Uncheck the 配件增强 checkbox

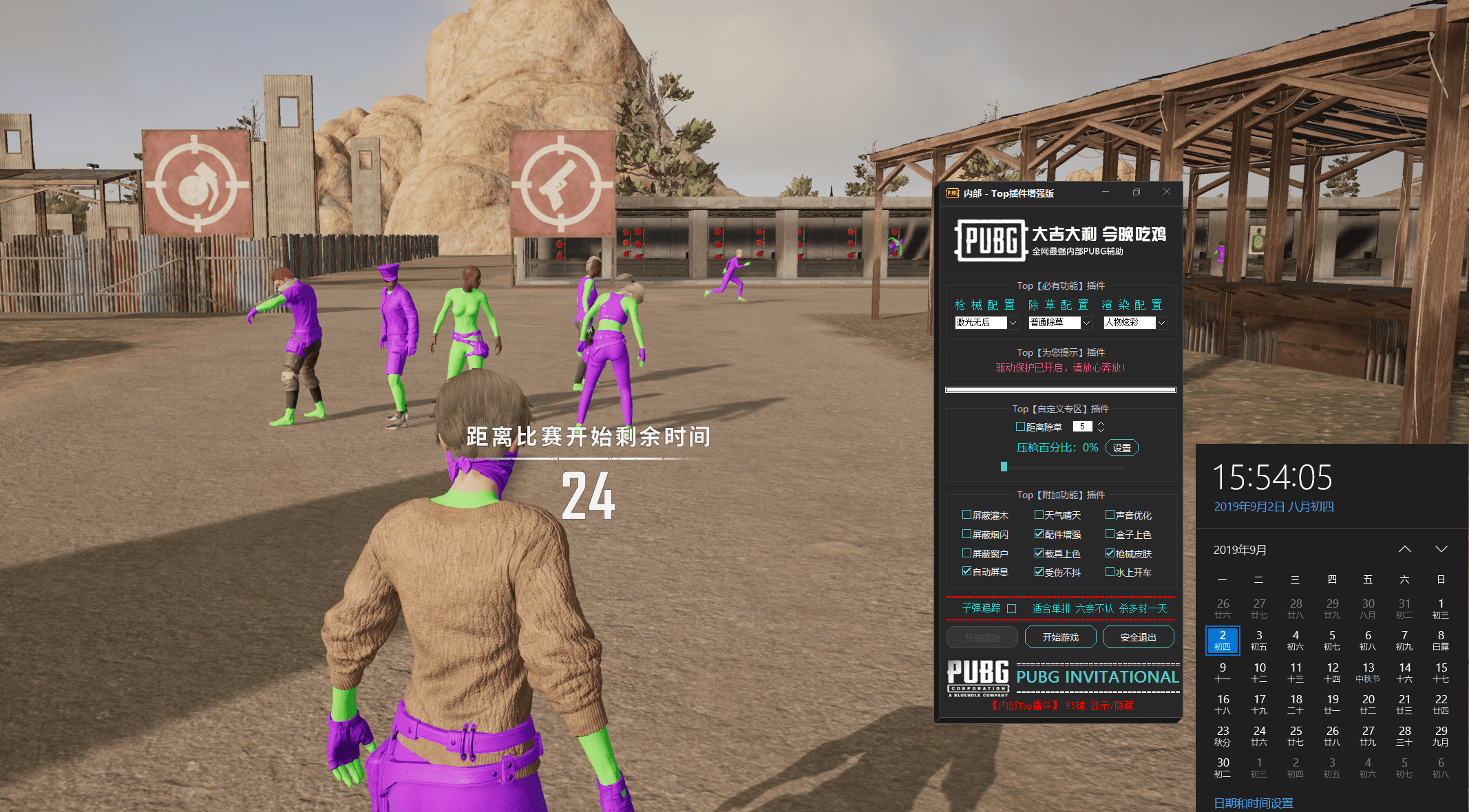[1039, 534]
